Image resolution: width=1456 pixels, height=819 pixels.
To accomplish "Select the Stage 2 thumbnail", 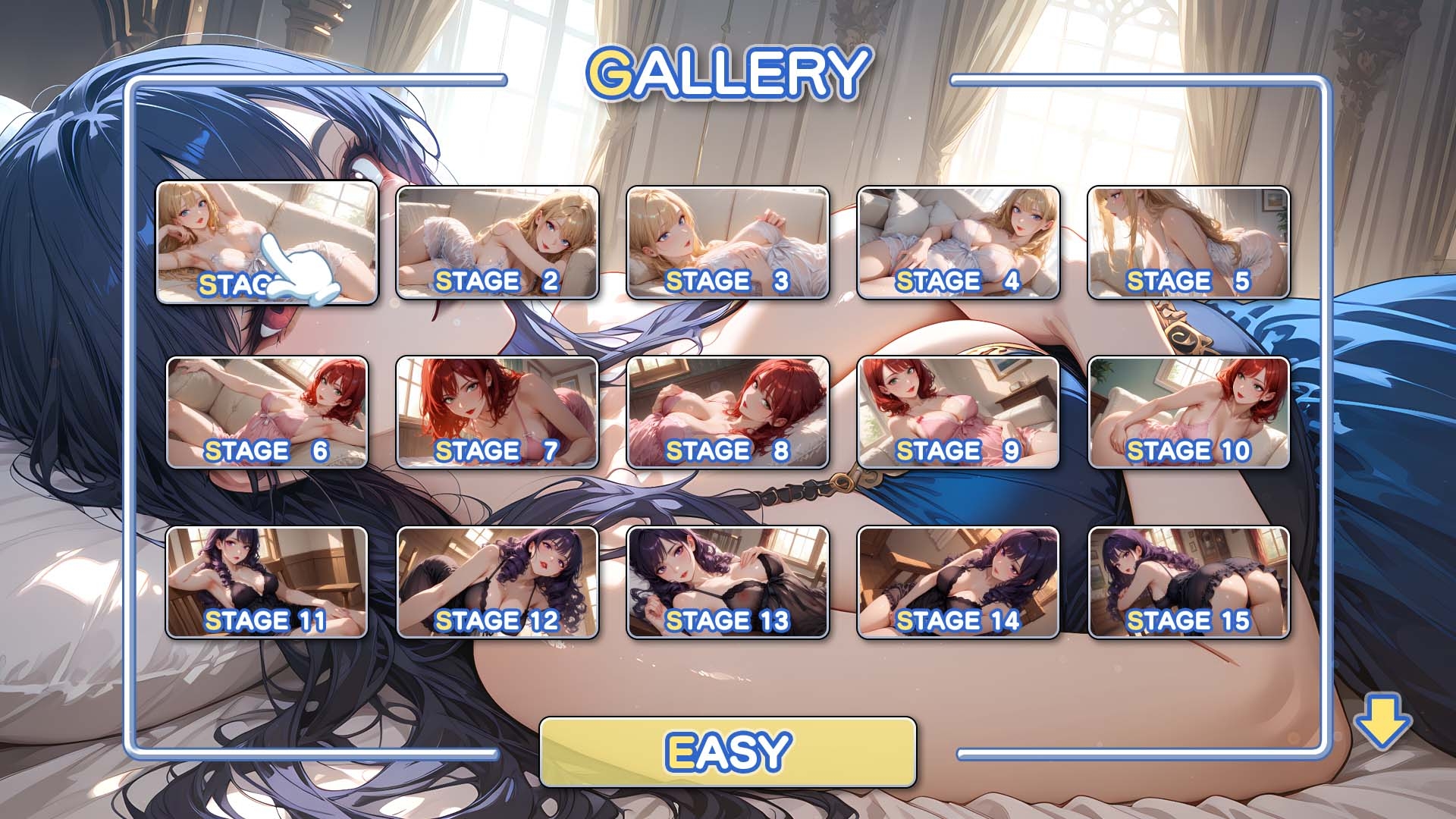I will tap(497, 243).
